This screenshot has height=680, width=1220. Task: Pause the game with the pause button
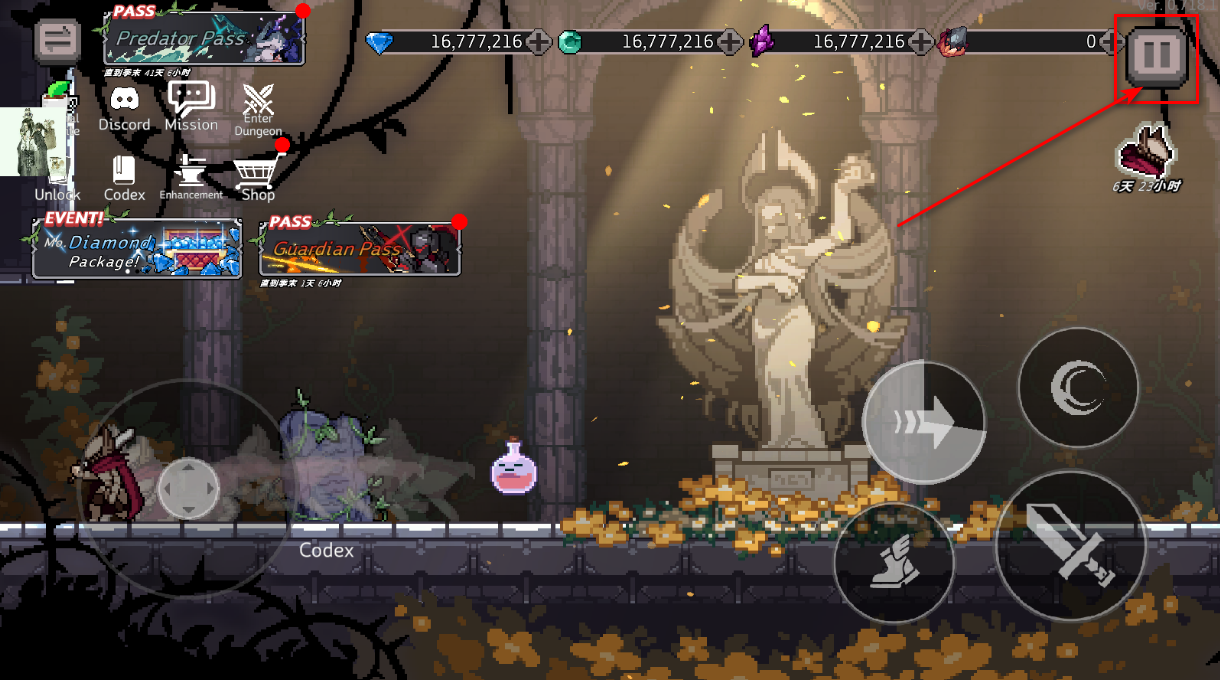pyautogui.click(x=1157, y=56)
